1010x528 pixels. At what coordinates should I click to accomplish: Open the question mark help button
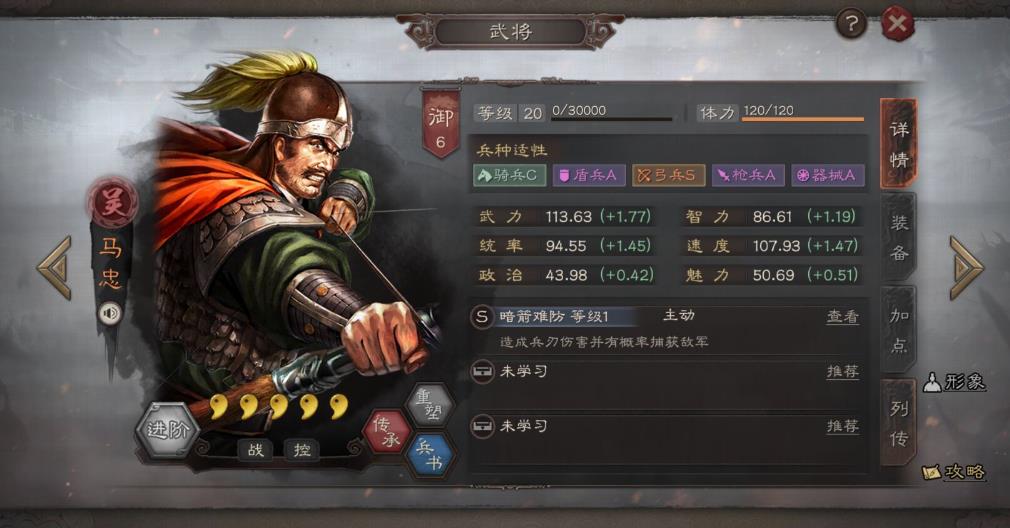[850, 23]
